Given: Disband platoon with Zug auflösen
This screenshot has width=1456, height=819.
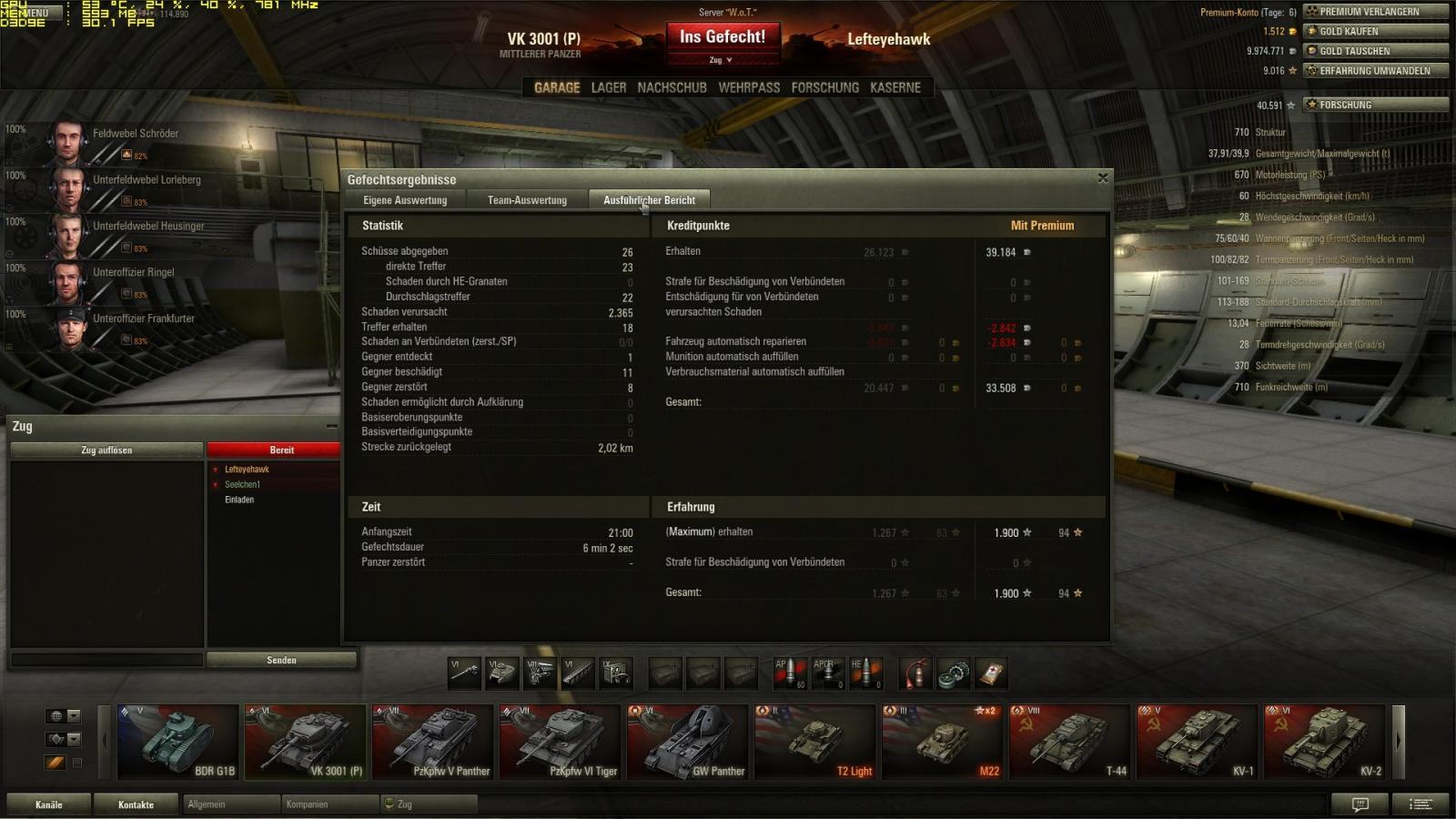Looking at the screenshot, I should (106, 450).
